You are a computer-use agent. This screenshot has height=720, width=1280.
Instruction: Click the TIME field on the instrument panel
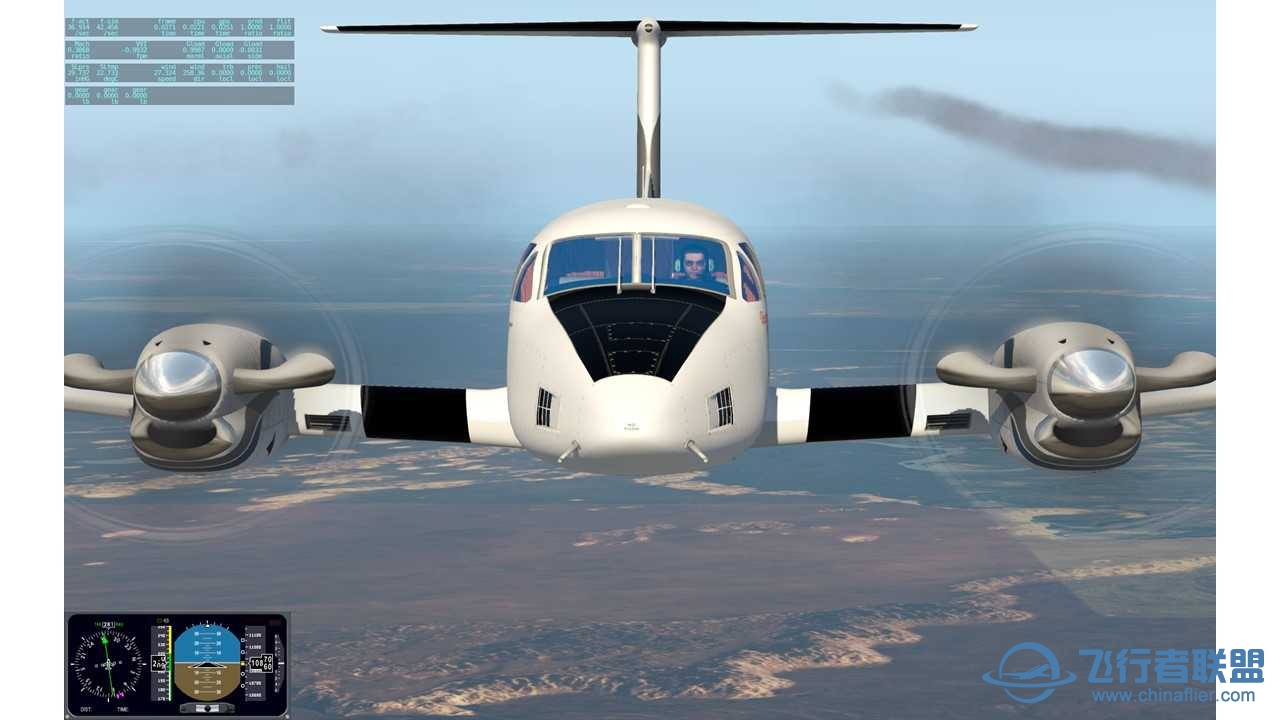coord(123,709)
